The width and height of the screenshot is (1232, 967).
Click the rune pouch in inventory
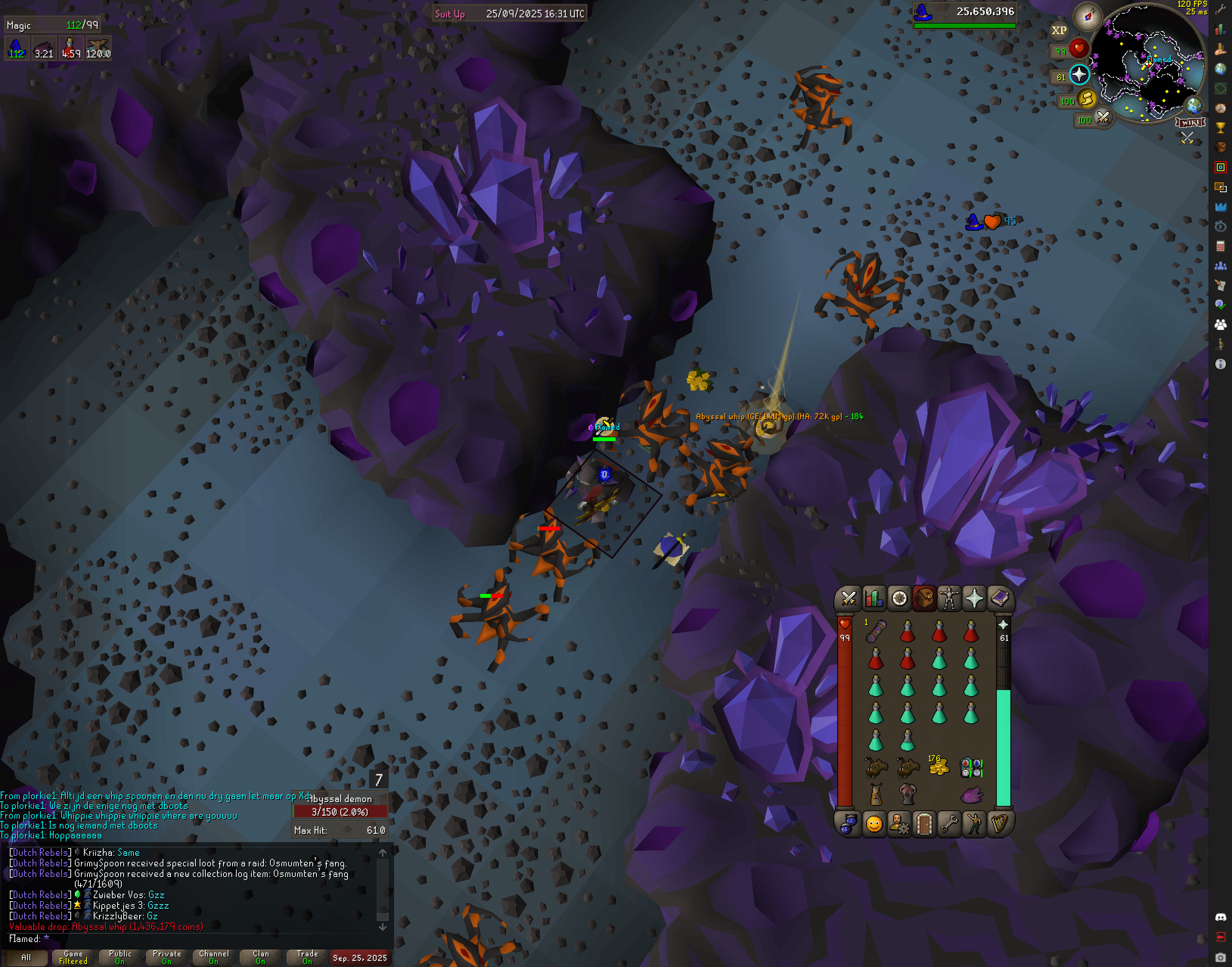point(971,768)
